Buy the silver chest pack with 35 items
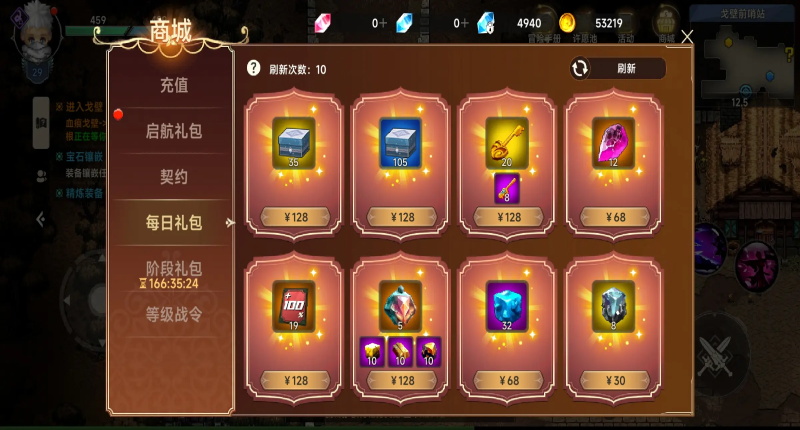 point(294,216)
